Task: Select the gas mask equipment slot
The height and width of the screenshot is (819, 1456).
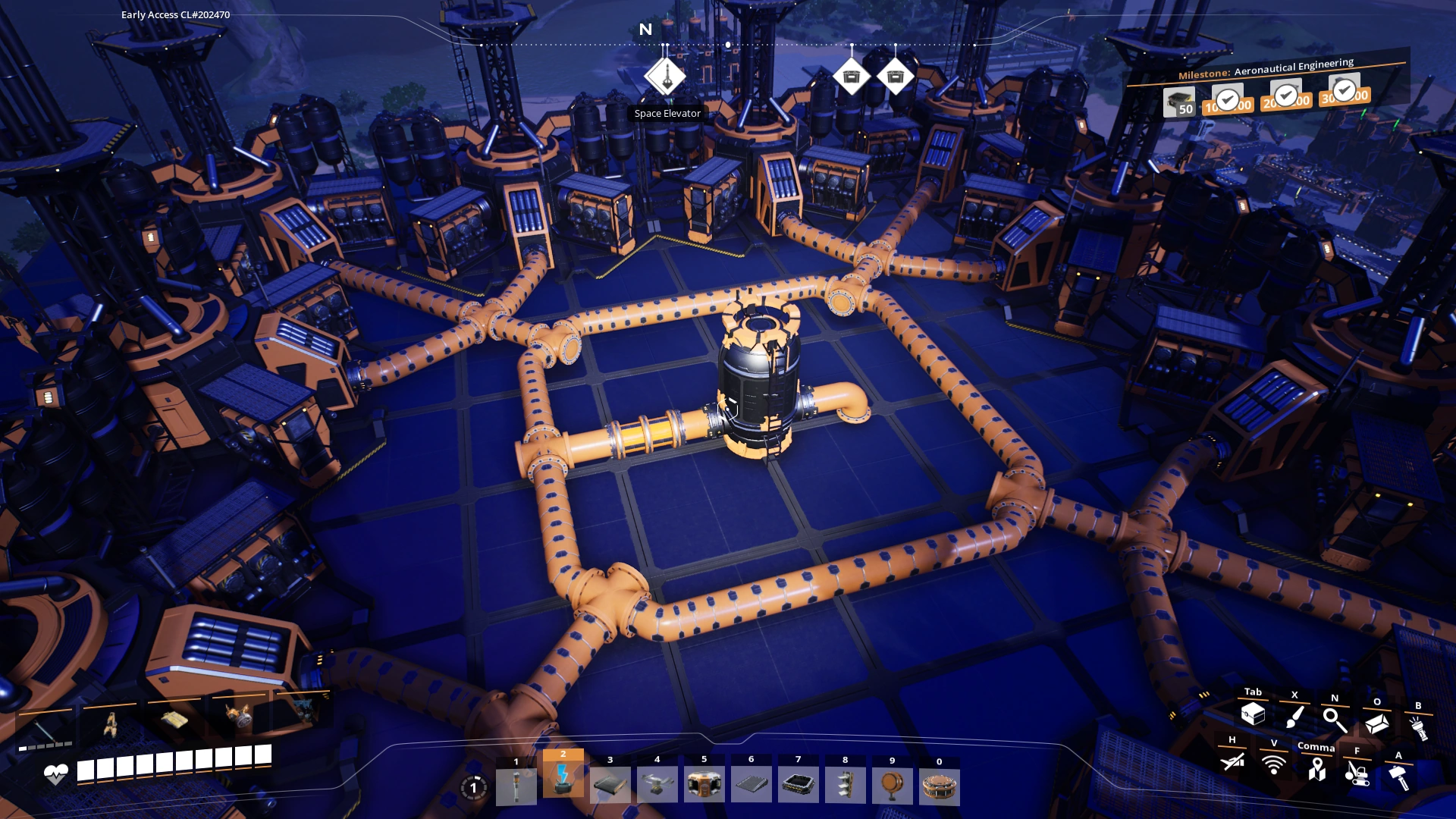Action: (238, 717)
